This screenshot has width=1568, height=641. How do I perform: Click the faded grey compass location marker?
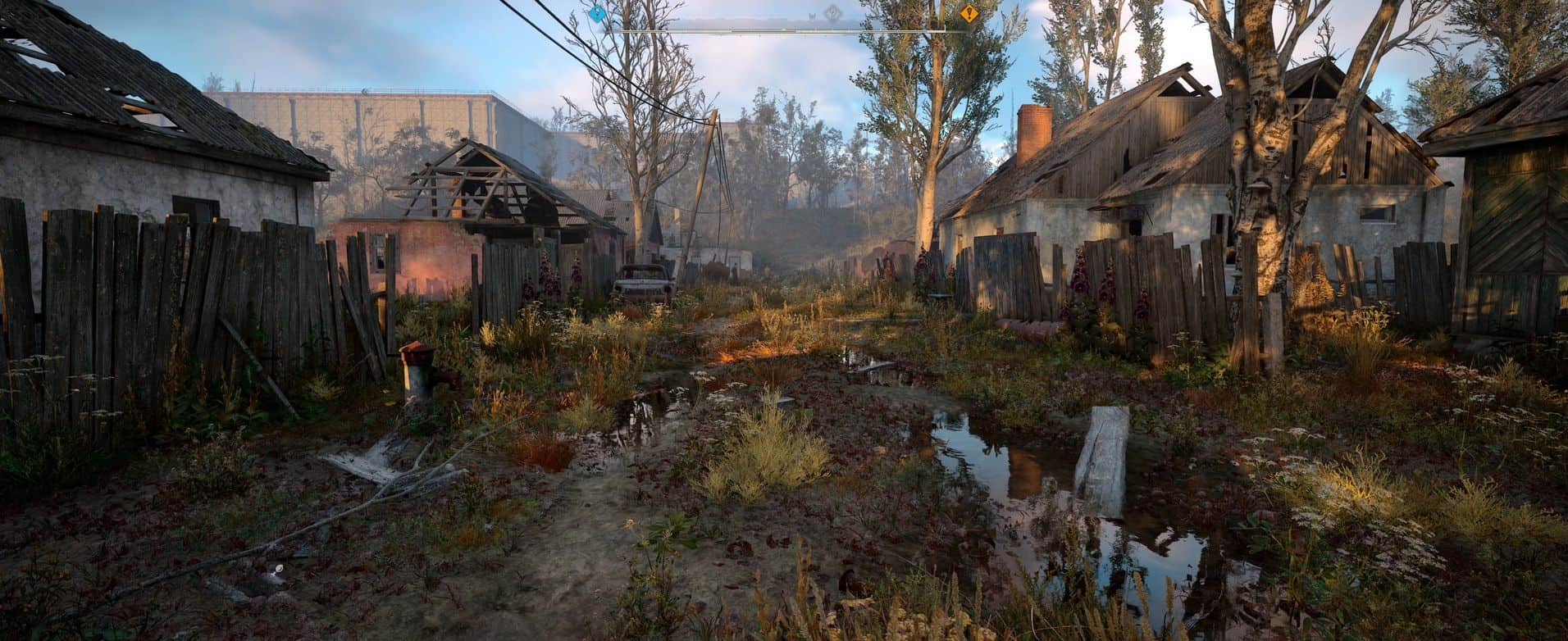coord(833,12)
